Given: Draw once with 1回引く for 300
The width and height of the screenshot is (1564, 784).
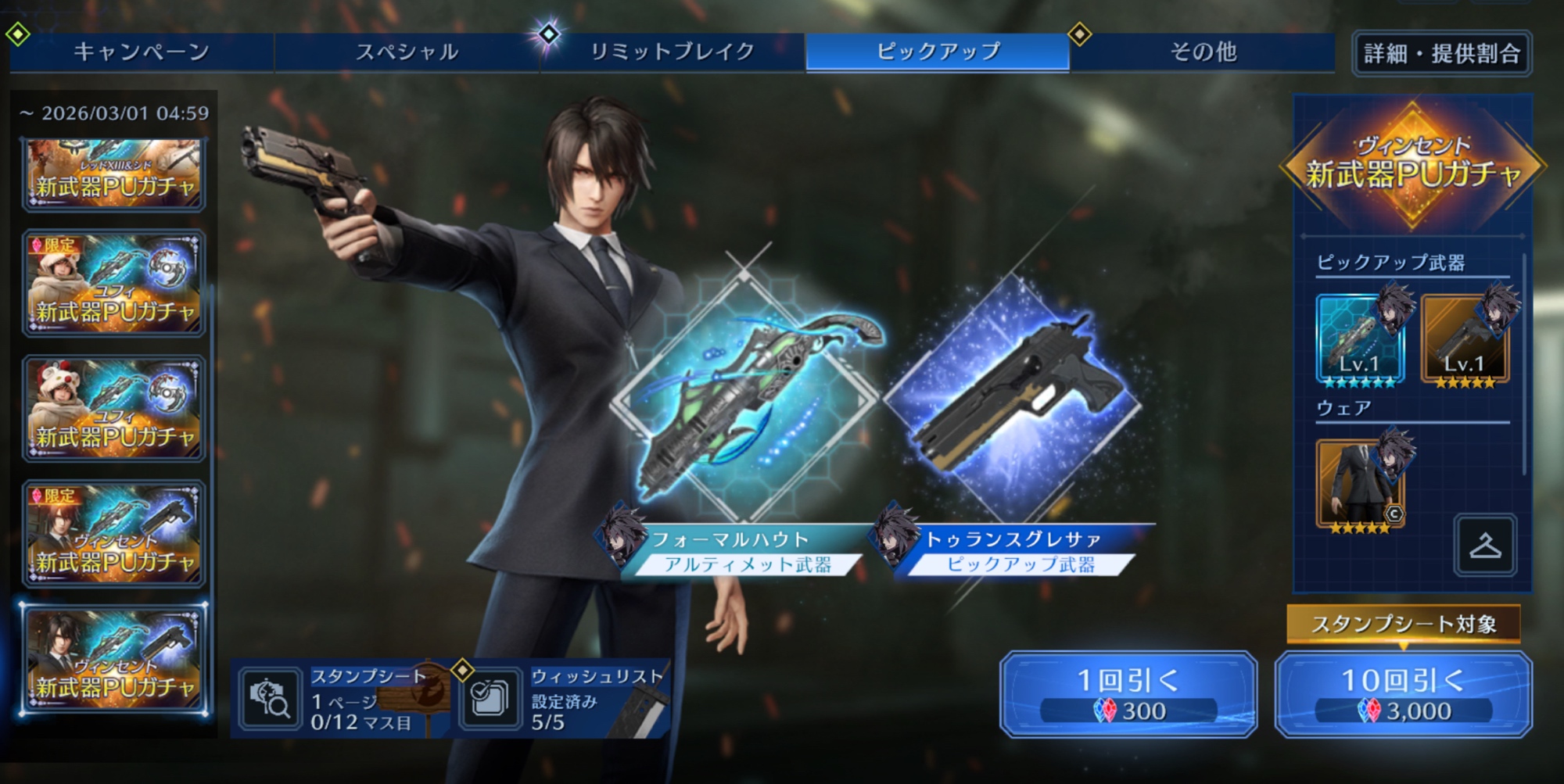Looking at the screenshot, I should [x=1128, y=694].
